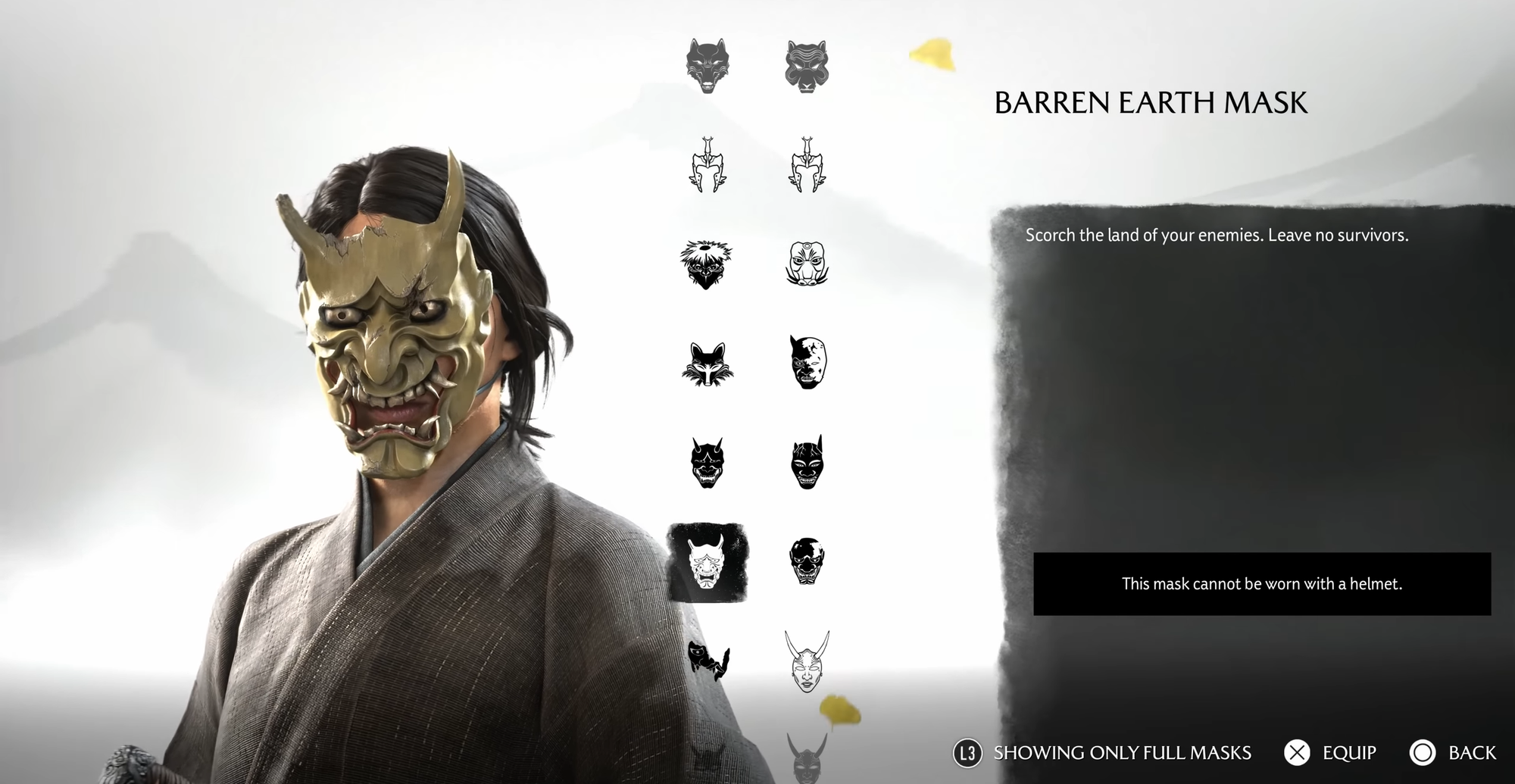Pick the spiky-haired masked face icon
The image size is (1515, 784).
[707, 264]
